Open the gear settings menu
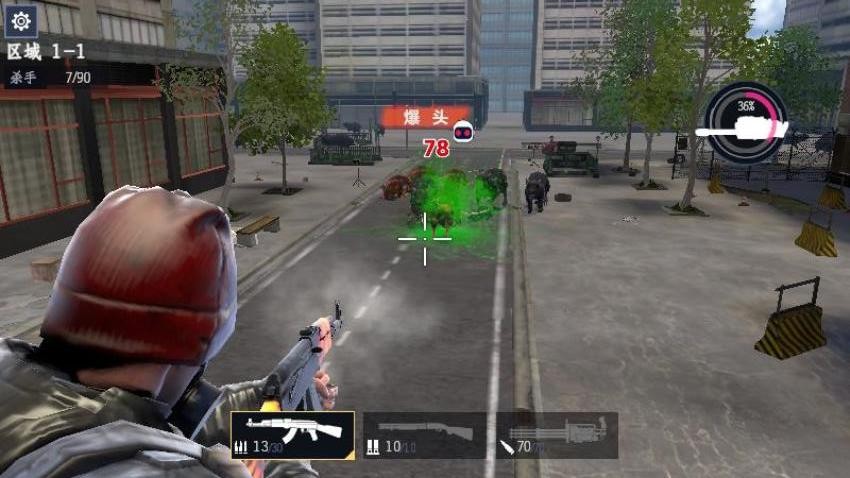The image size is (850, 478). click(21, 20)
